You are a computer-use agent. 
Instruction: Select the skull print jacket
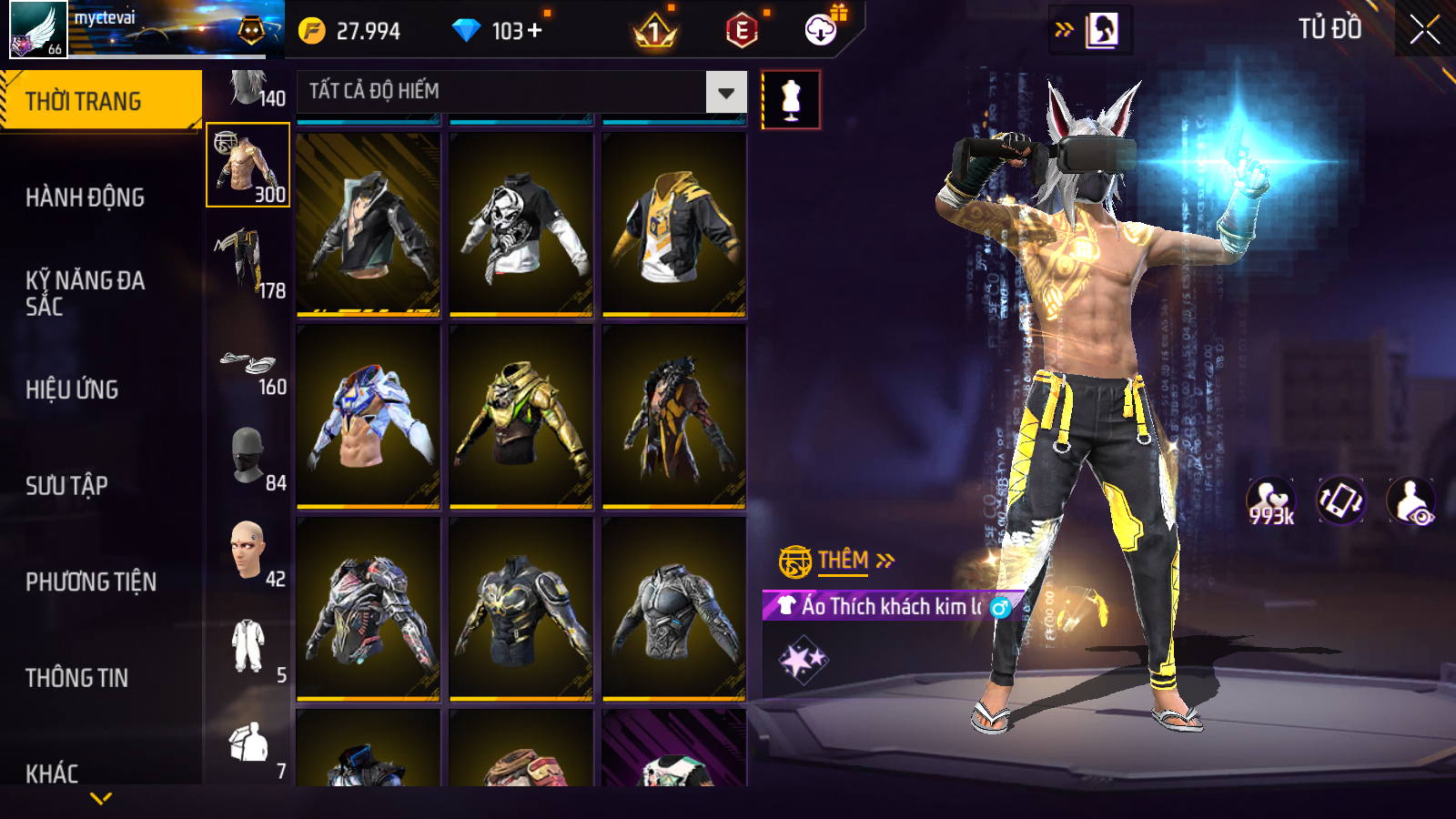click(521, 225)
